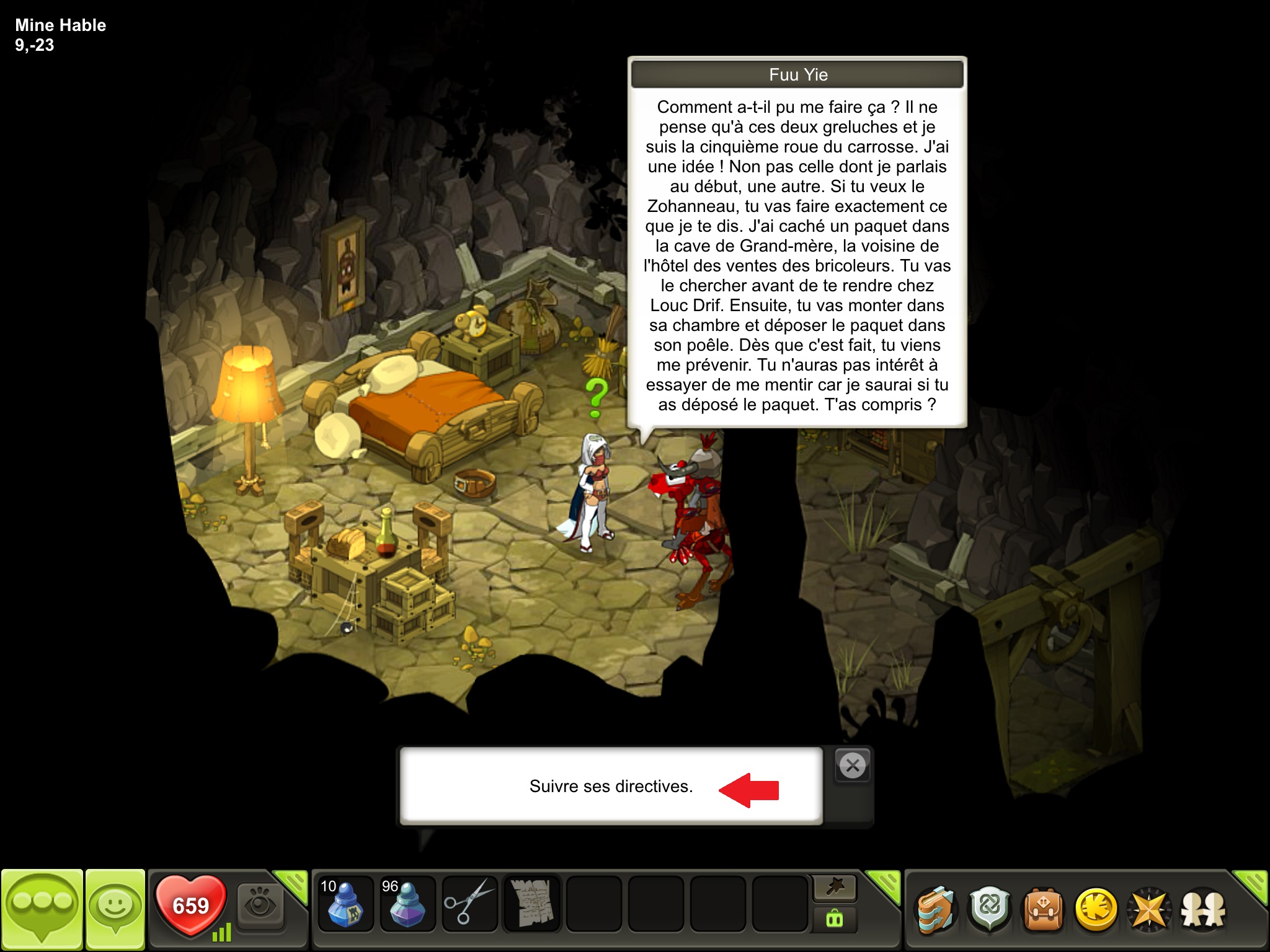Choose the reply 'Suivre ses directives.'

point(611,786)
